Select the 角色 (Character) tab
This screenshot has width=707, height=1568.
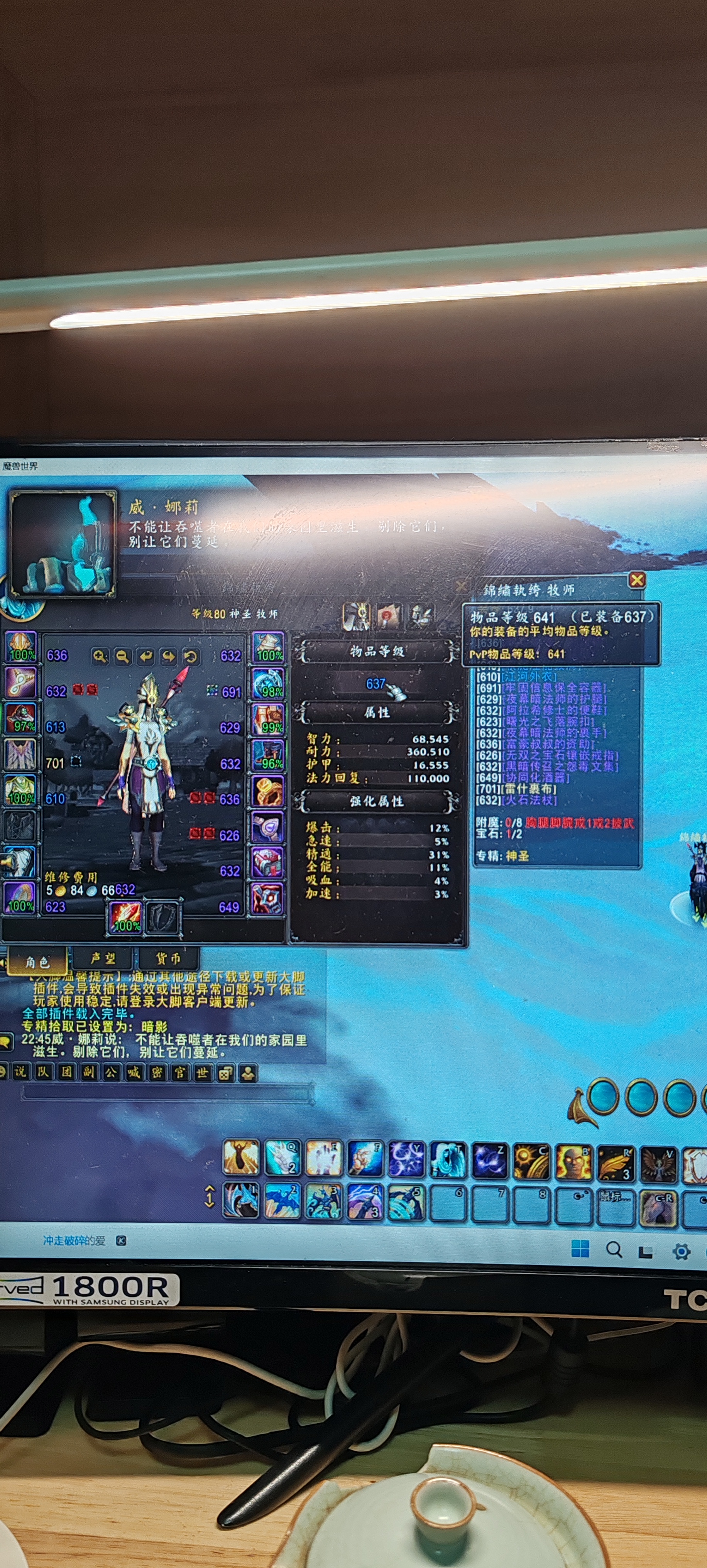tap(37, 961)
